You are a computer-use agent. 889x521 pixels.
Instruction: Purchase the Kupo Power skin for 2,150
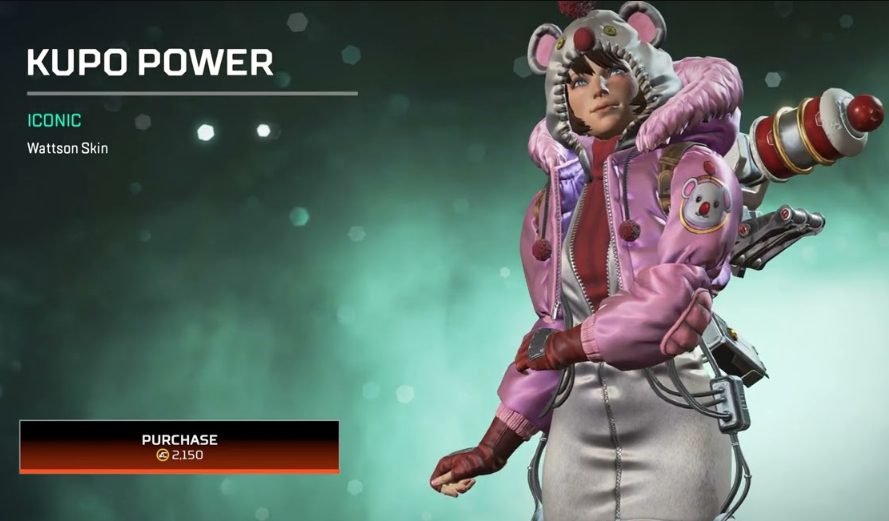click(179, 446)
